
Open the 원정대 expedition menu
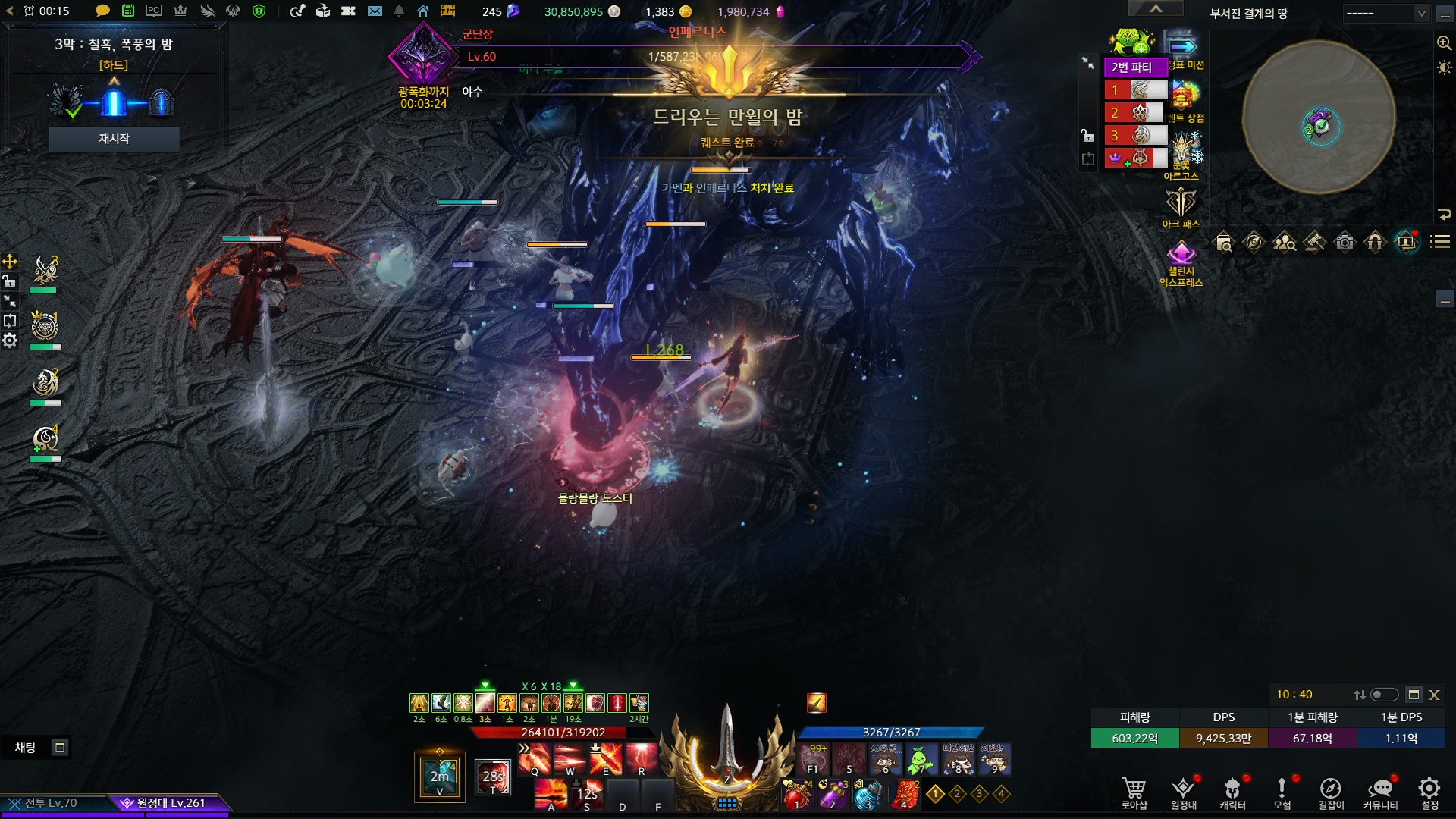tap(1183, 792)
